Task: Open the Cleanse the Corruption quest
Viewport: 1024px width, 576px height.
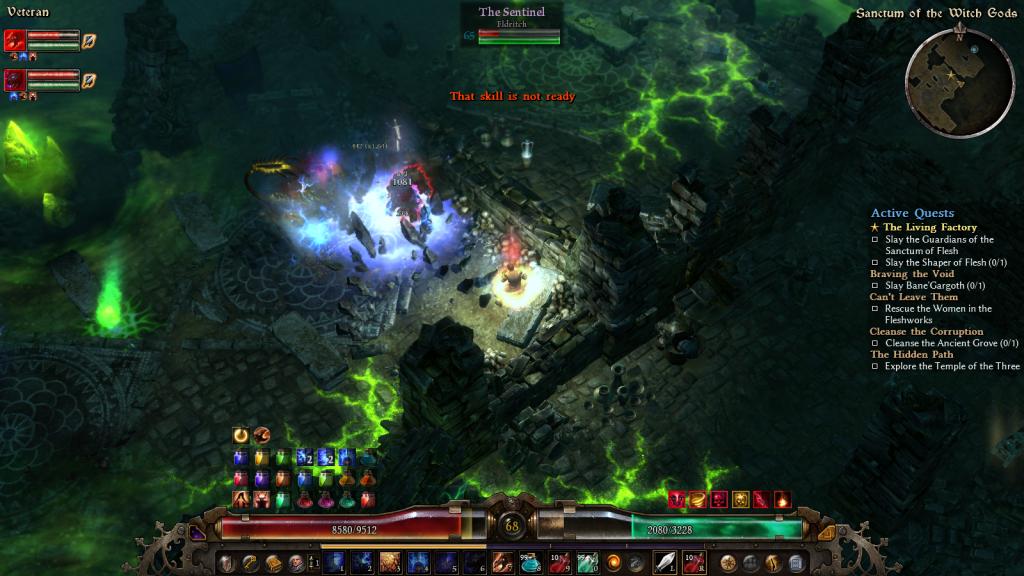Action: coord(926,331)
